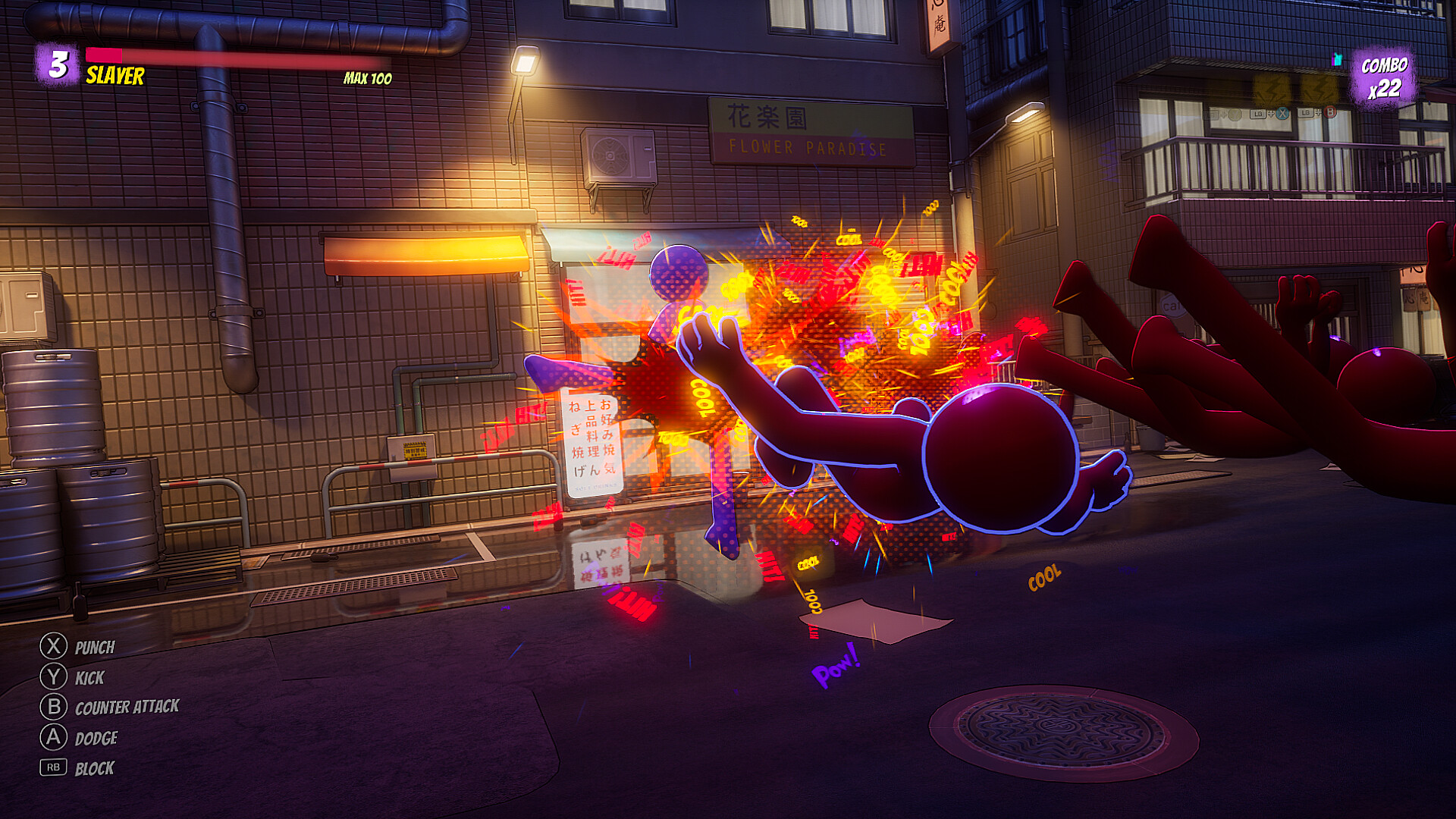This screenshot has width=1456, height=819.
Task: Click the BLOCK action label
Action: click(94, 767)
